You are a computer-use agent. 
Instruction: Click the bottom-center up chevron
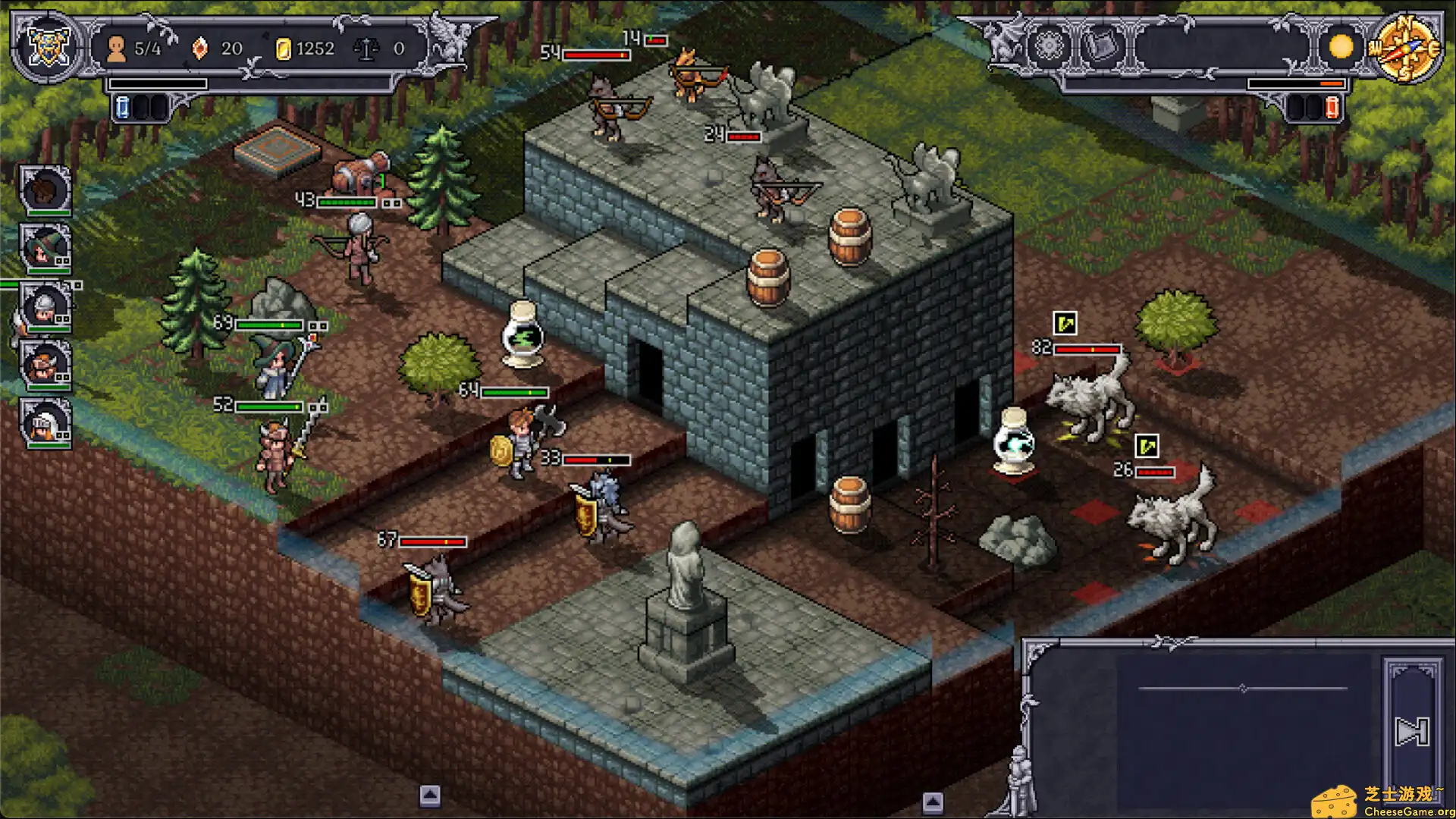[x=429, y=795]
